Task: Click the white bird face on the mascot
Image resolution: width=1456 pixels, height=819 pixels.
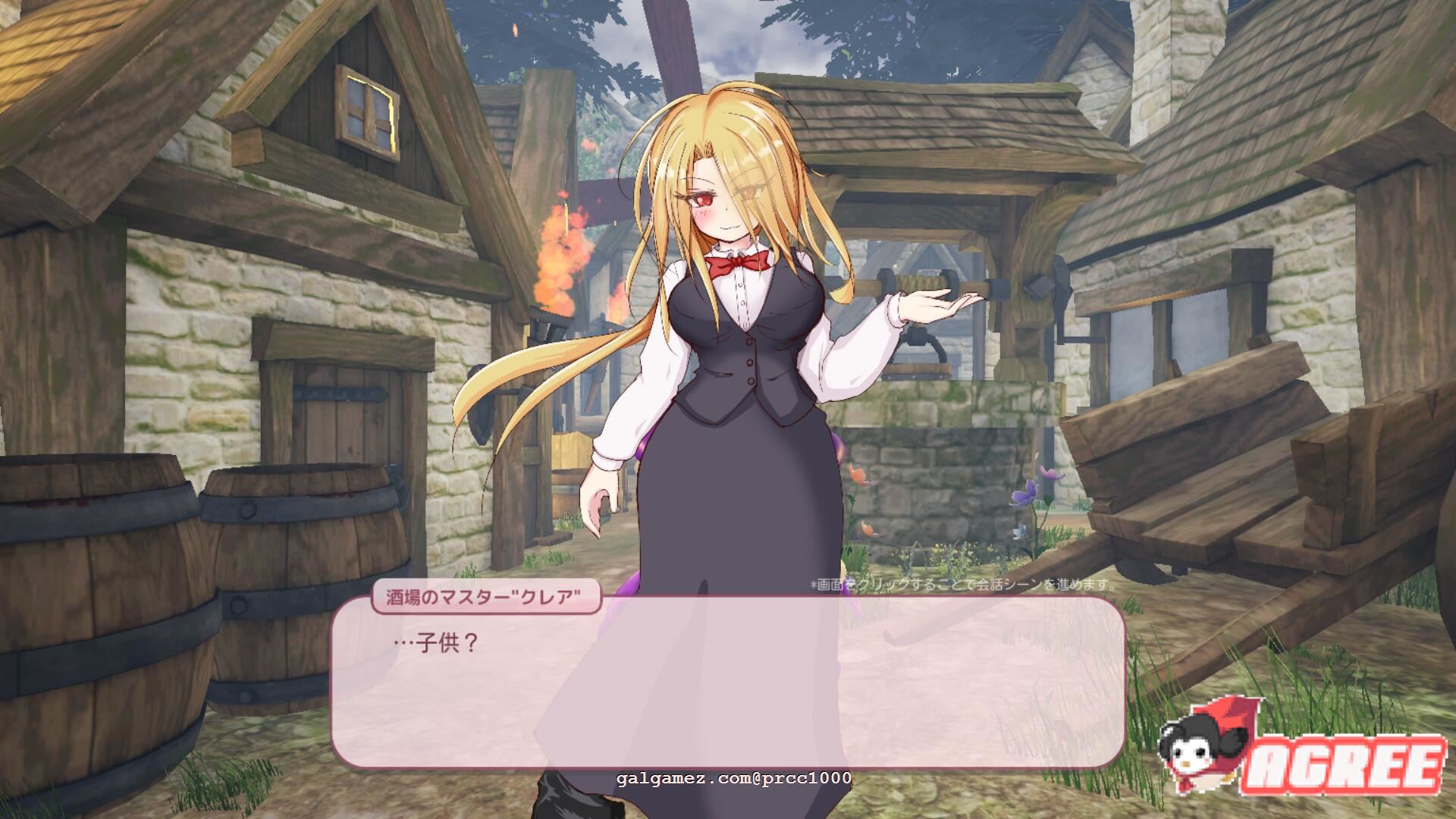Action: [1191, 757]
